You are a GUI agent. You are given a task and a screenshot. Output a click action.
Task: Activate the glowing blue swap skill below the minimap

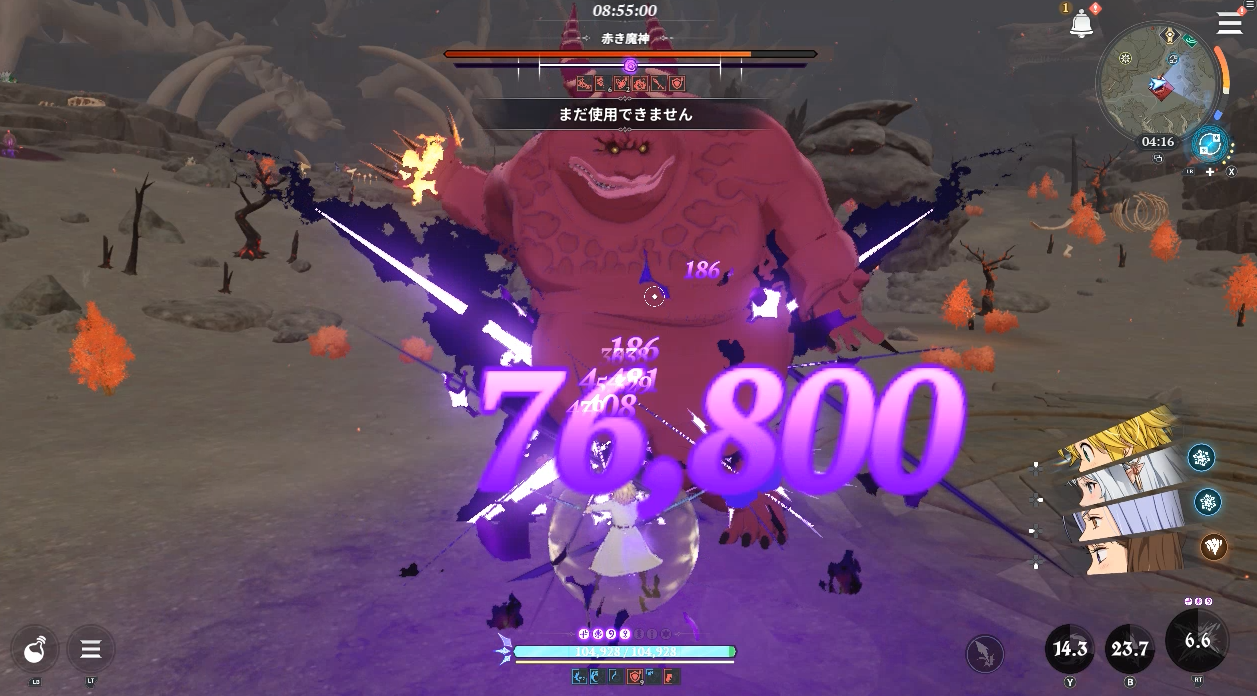coord(1210,142)
